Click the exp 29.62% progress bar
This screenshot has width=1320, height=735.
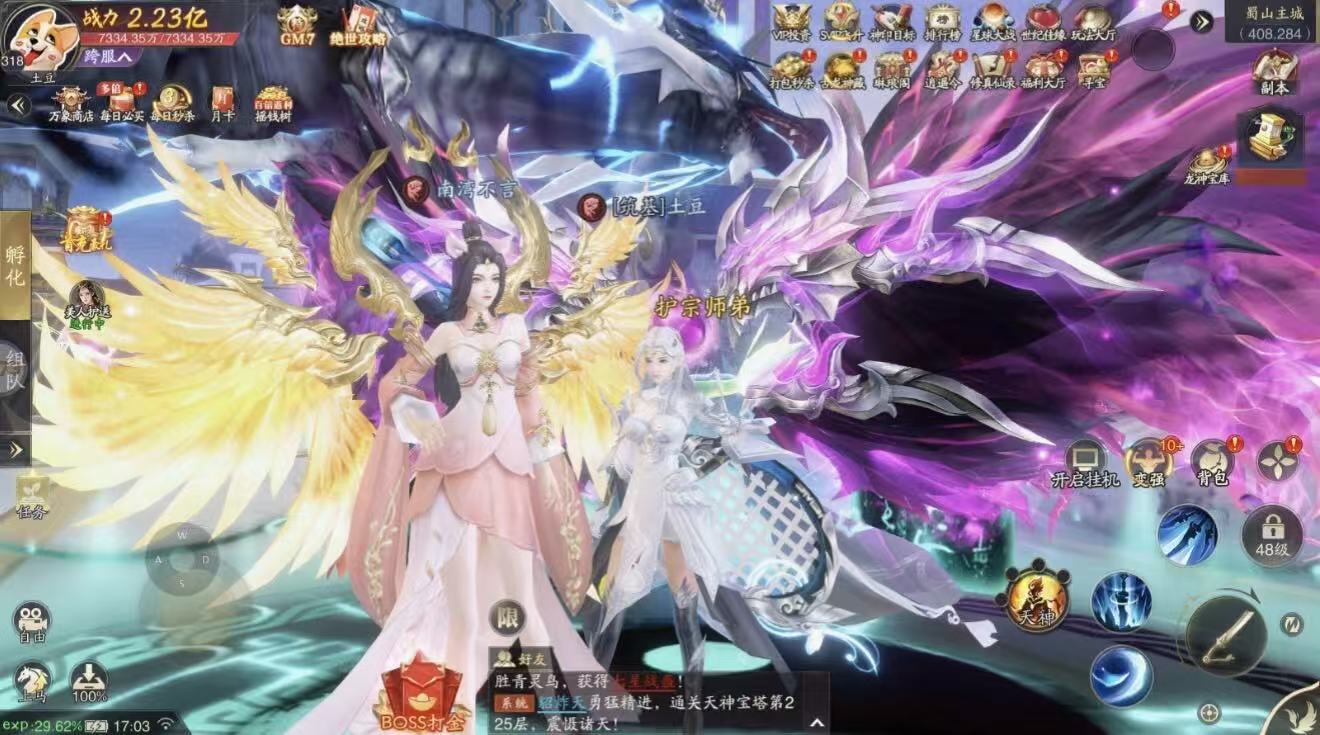(40, 728)
